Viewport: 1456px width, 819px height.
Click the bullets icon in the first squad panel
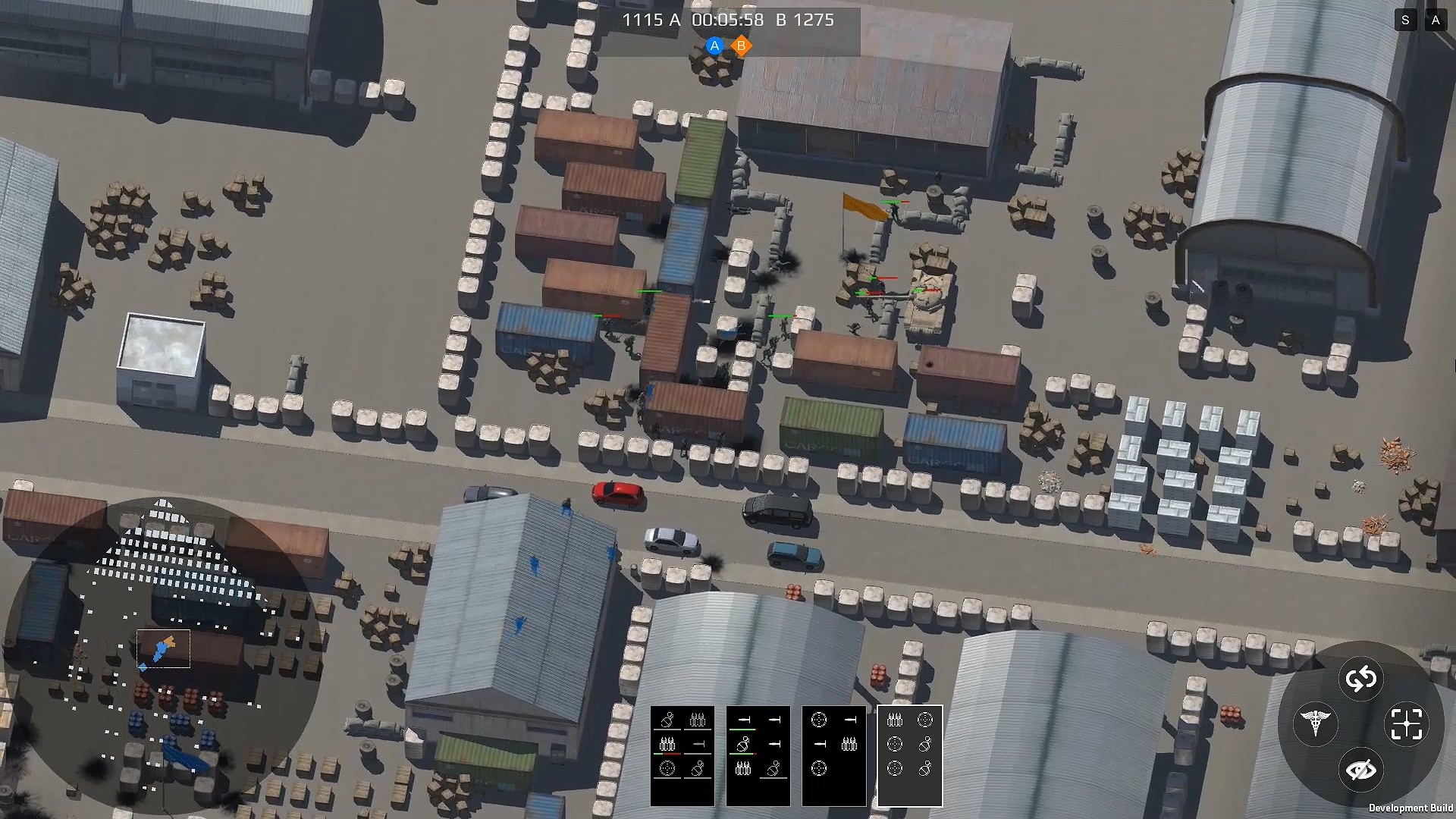[697, 720]
